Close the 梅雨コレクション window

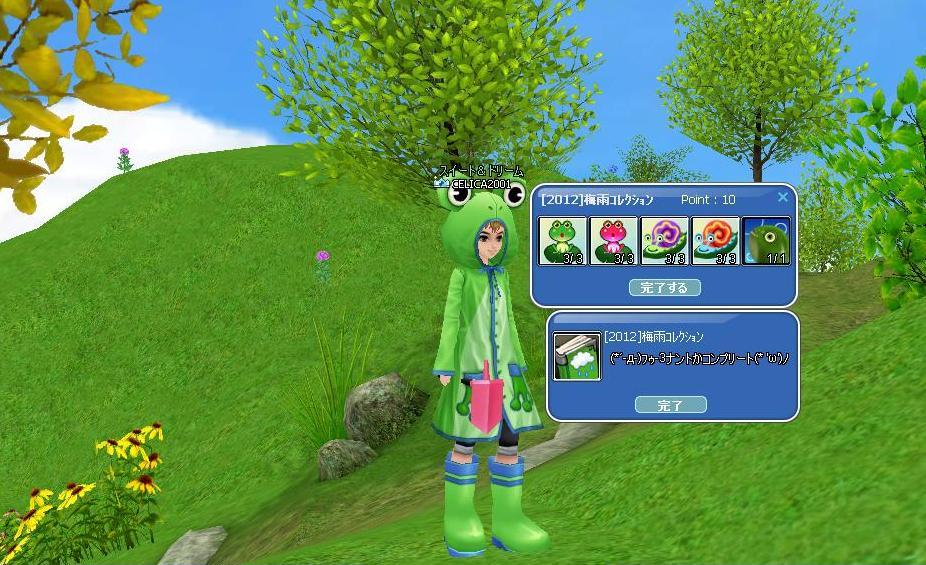[x=783, y=198]
